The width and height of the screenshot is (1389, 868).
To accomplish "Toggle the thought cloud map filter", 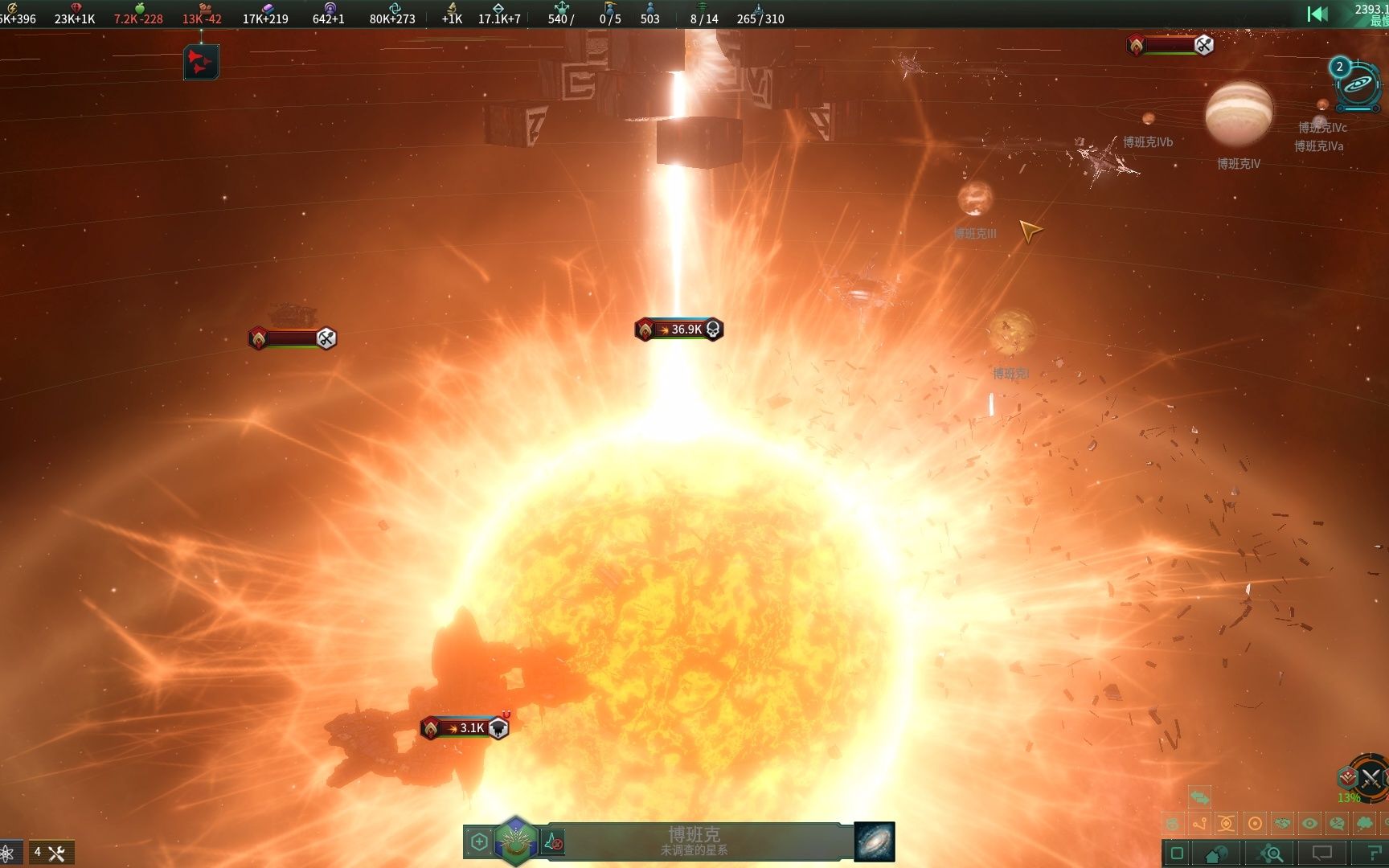I will [x=1364, y=823].
